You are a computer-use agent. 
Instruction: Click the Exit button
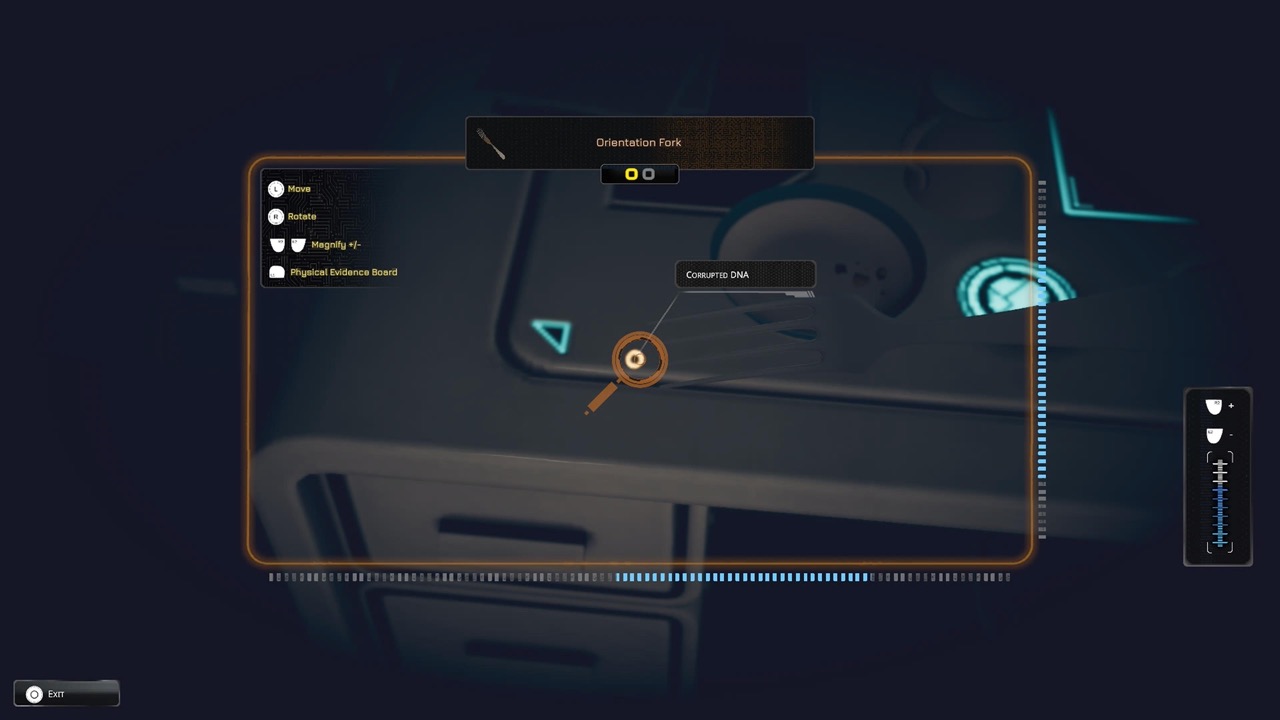66,693
